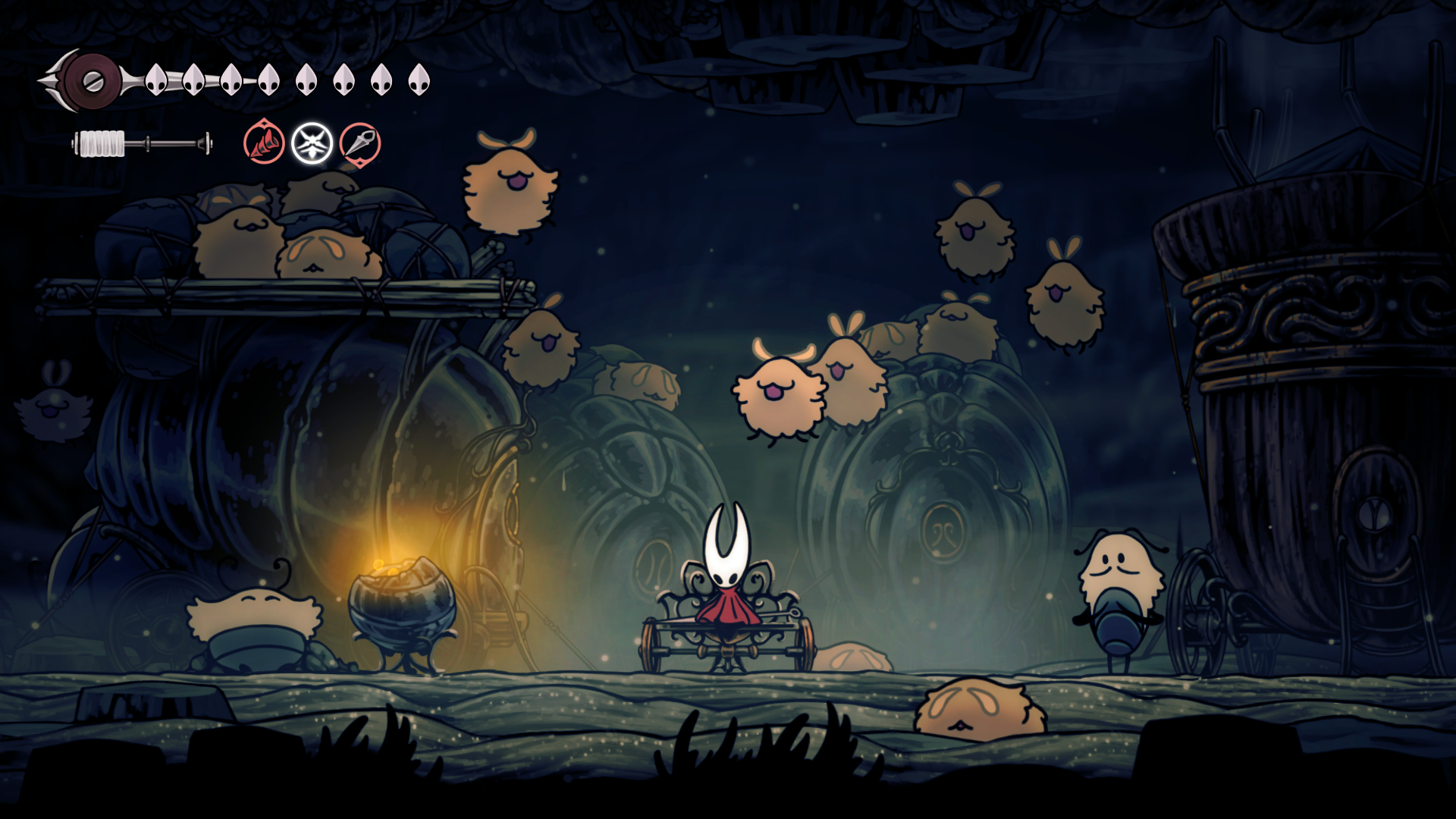Activate the white glowing silk skill icon
Image resolution: width=1456 pixels, height=819 pixels.
312,143
